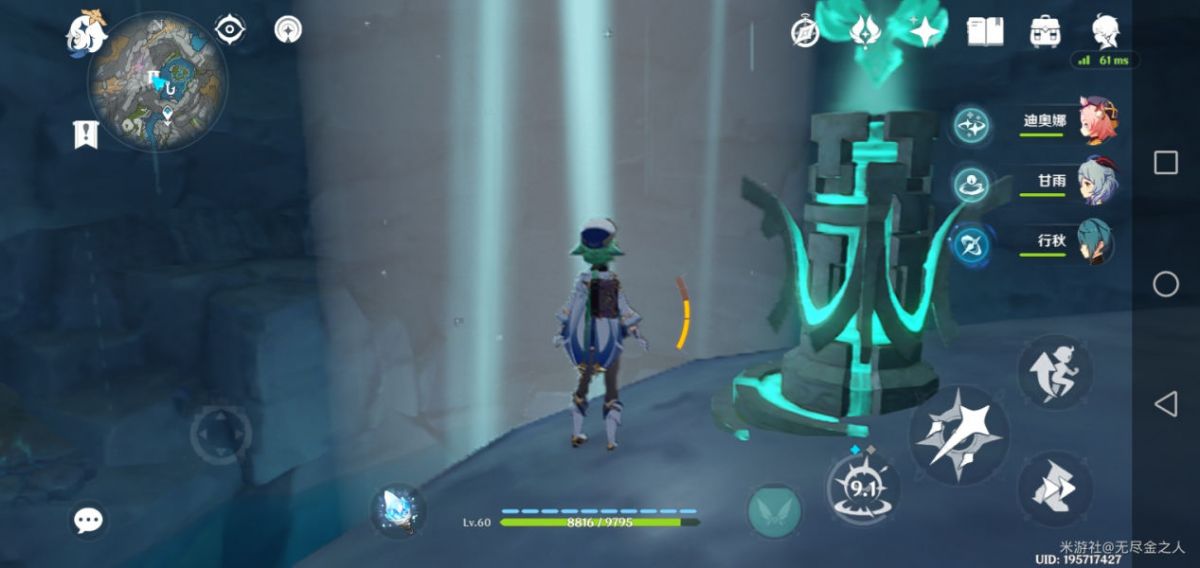This screenshot has height=568, width=1200.
Task: Tap the Android back triangle button
Action: [1166, 404]
